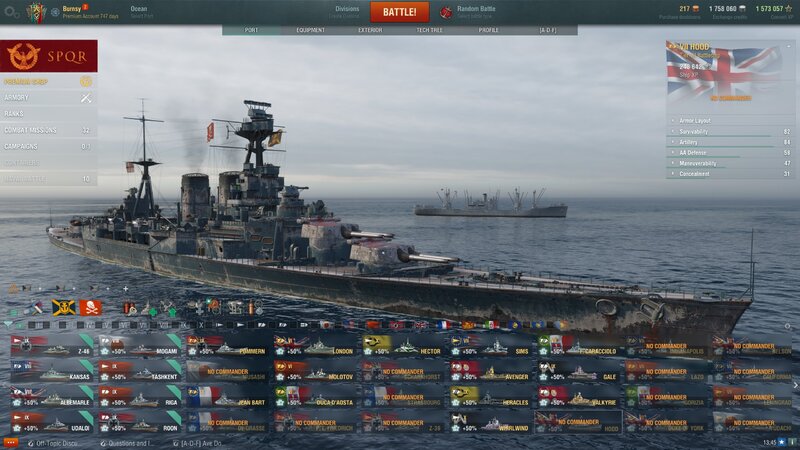Go to the Profile tab
Image resolution: width=800 pixels, height=450 pixels.
489,30
